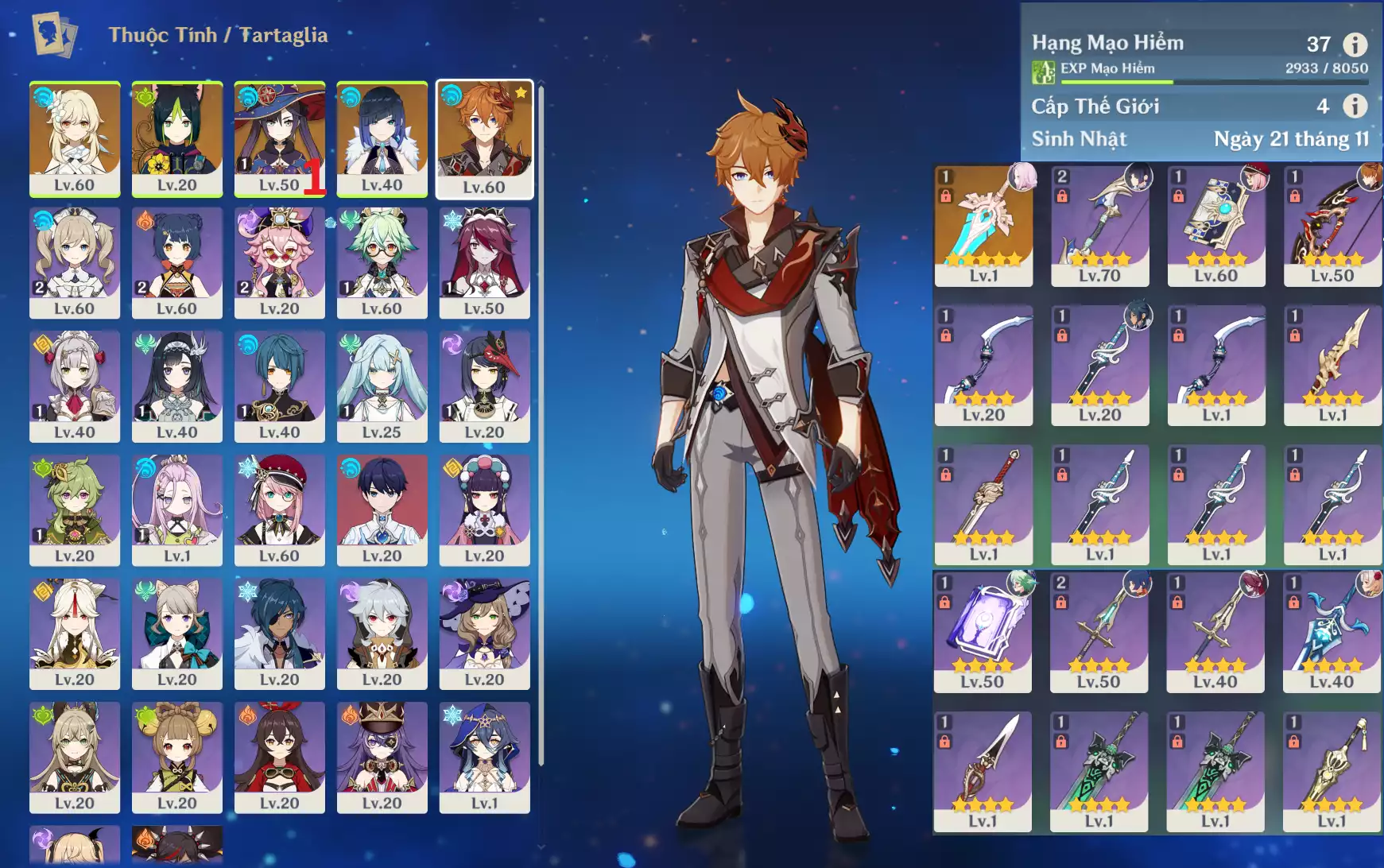Click the info icon beside Hạng Mạo Hiểm
Screen dimensions: 1384x868
coord(1355,45)
